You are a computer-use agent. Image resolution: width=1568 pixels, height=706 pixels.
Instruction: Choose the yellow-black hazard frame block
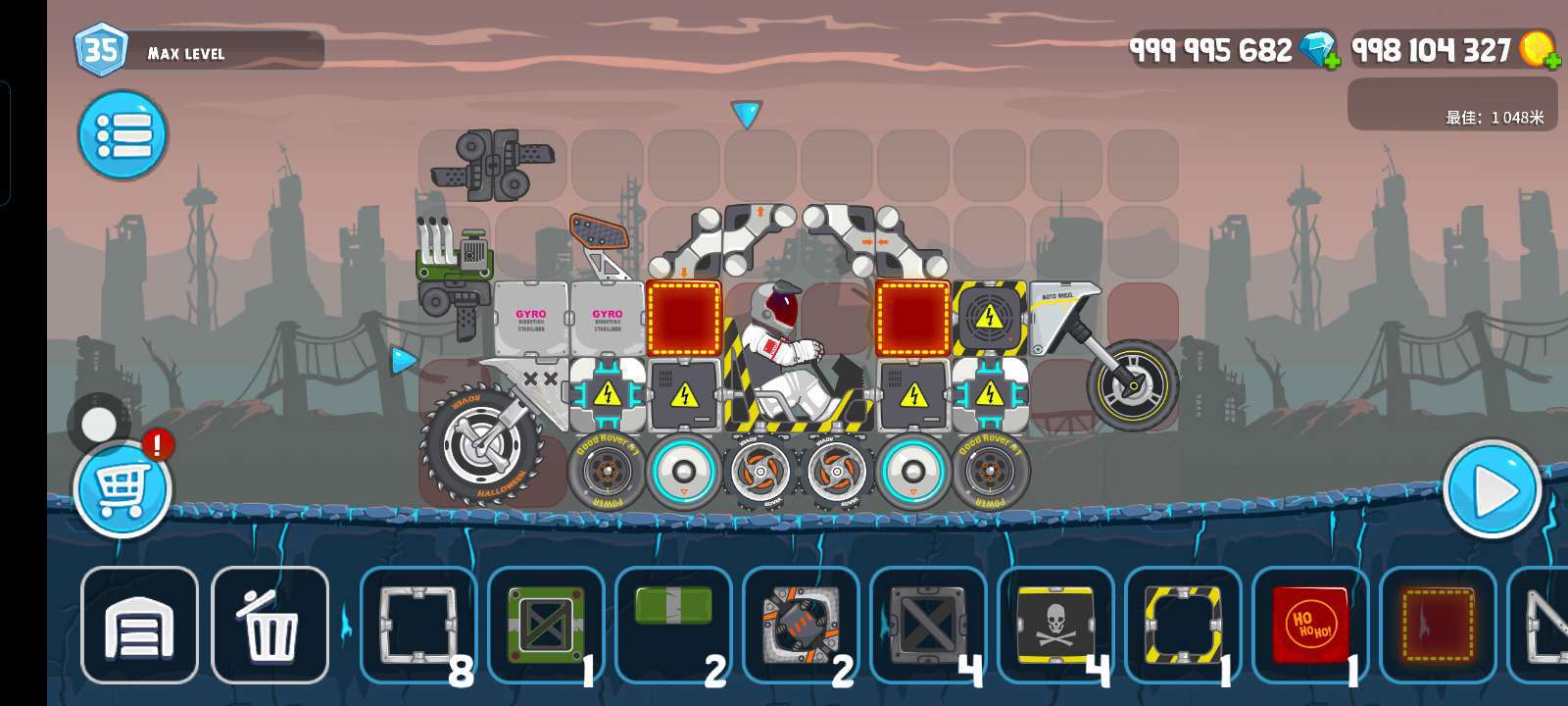click(1183, 625)
